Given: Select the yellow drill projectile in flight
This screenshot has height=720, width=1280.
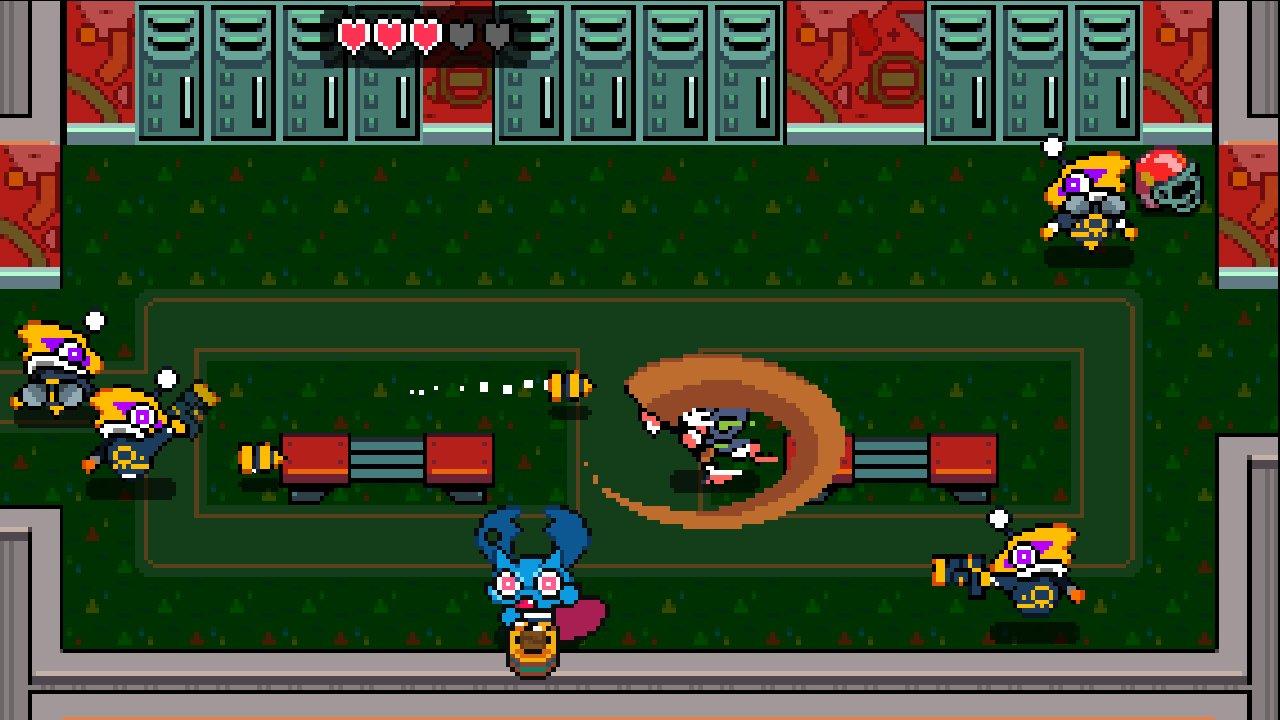Looking at the screenshot, I should (565, 385).
